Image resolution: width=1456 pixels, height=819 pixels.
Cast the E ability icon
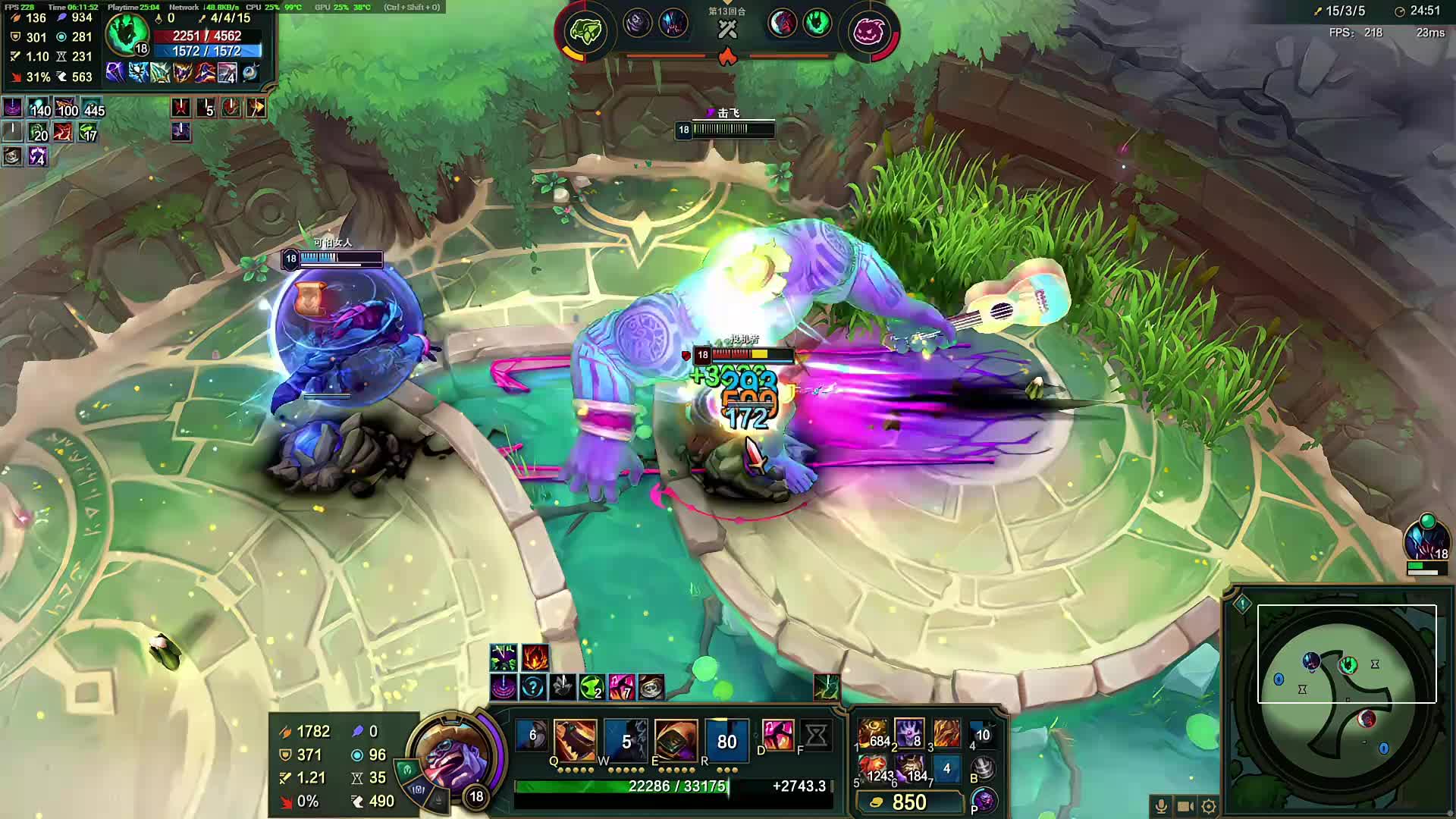pyautogui.click(x=676, y=739)
